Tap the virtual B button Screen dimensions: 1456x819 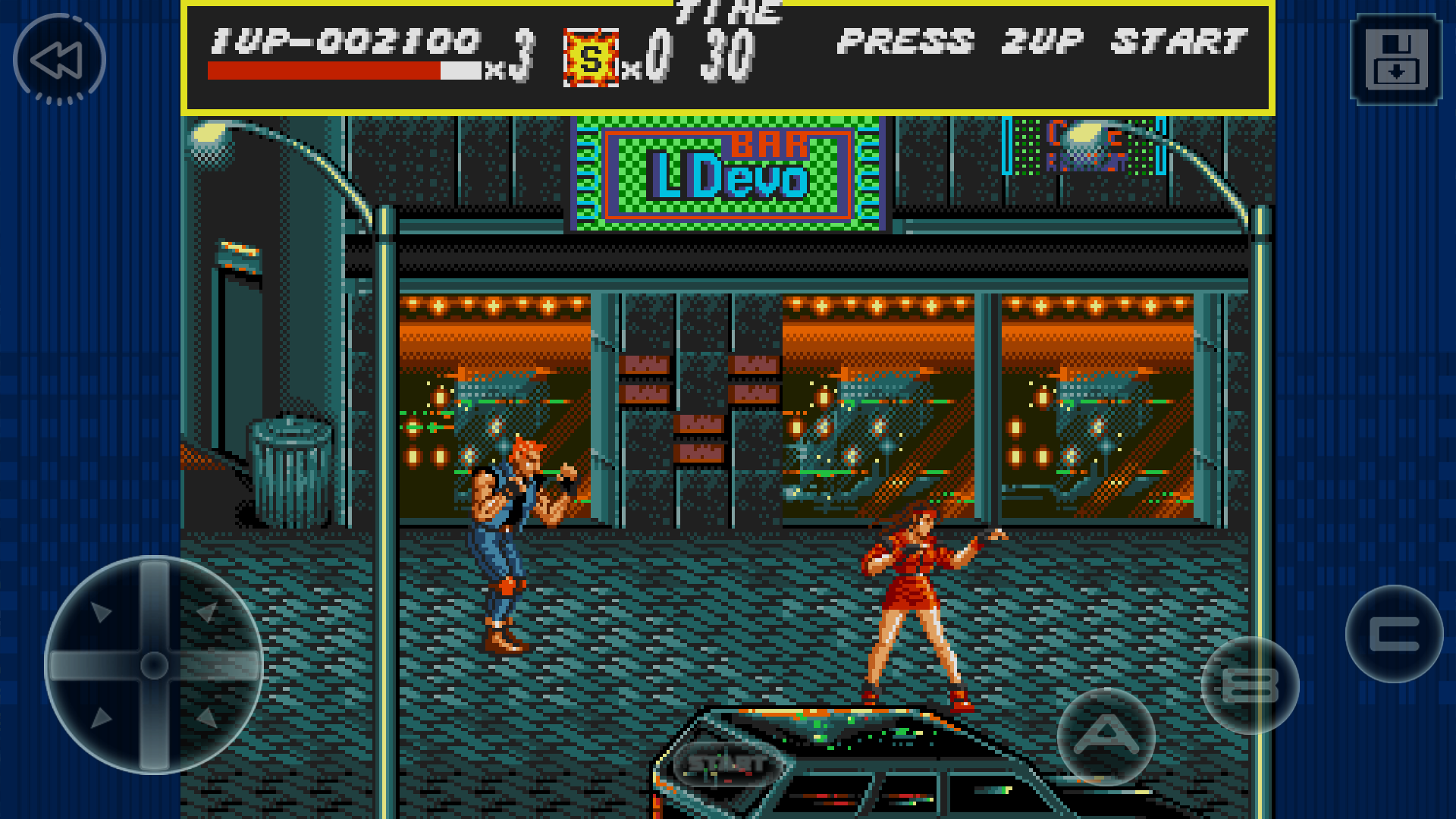point(1250,685)
